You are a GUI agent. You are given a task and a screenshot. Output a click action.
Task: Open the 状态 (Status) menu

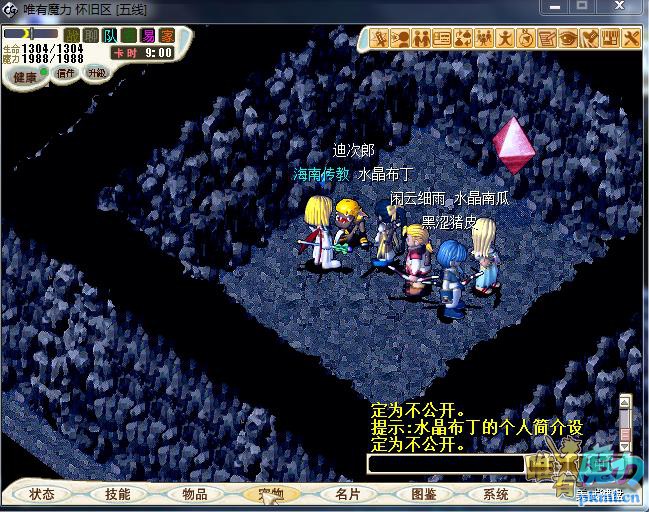click(x=42, y=494)
